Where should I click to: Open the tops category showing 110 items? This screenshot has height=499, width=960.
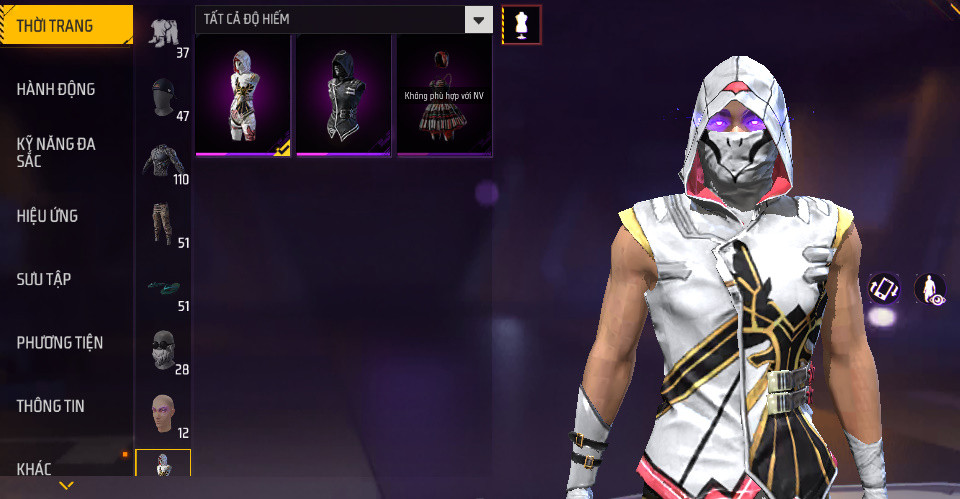click(x=164, y=162)
